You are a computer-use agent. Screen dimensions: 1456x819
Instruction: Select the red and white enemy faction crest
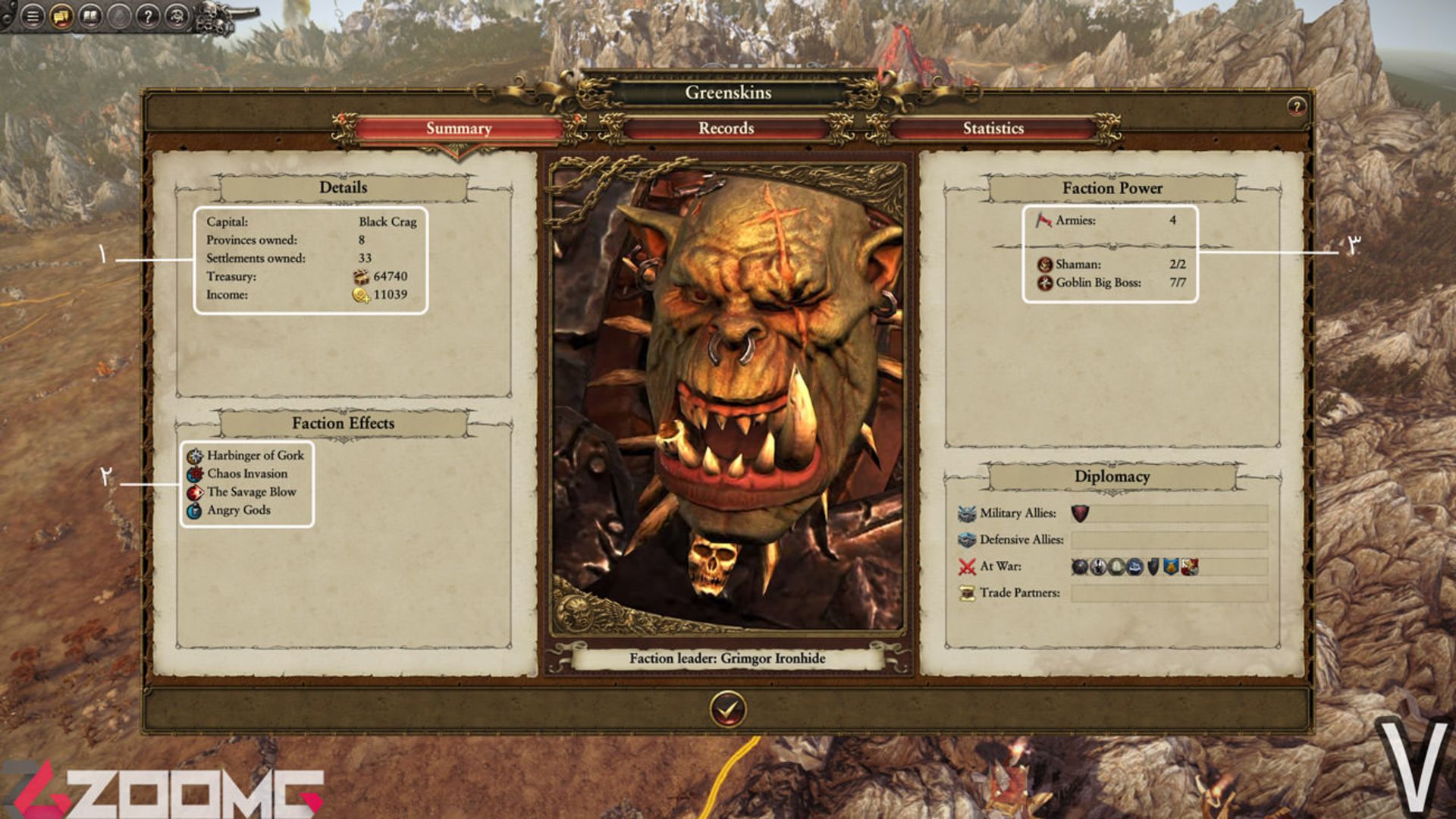click(x=1189, y=566)
